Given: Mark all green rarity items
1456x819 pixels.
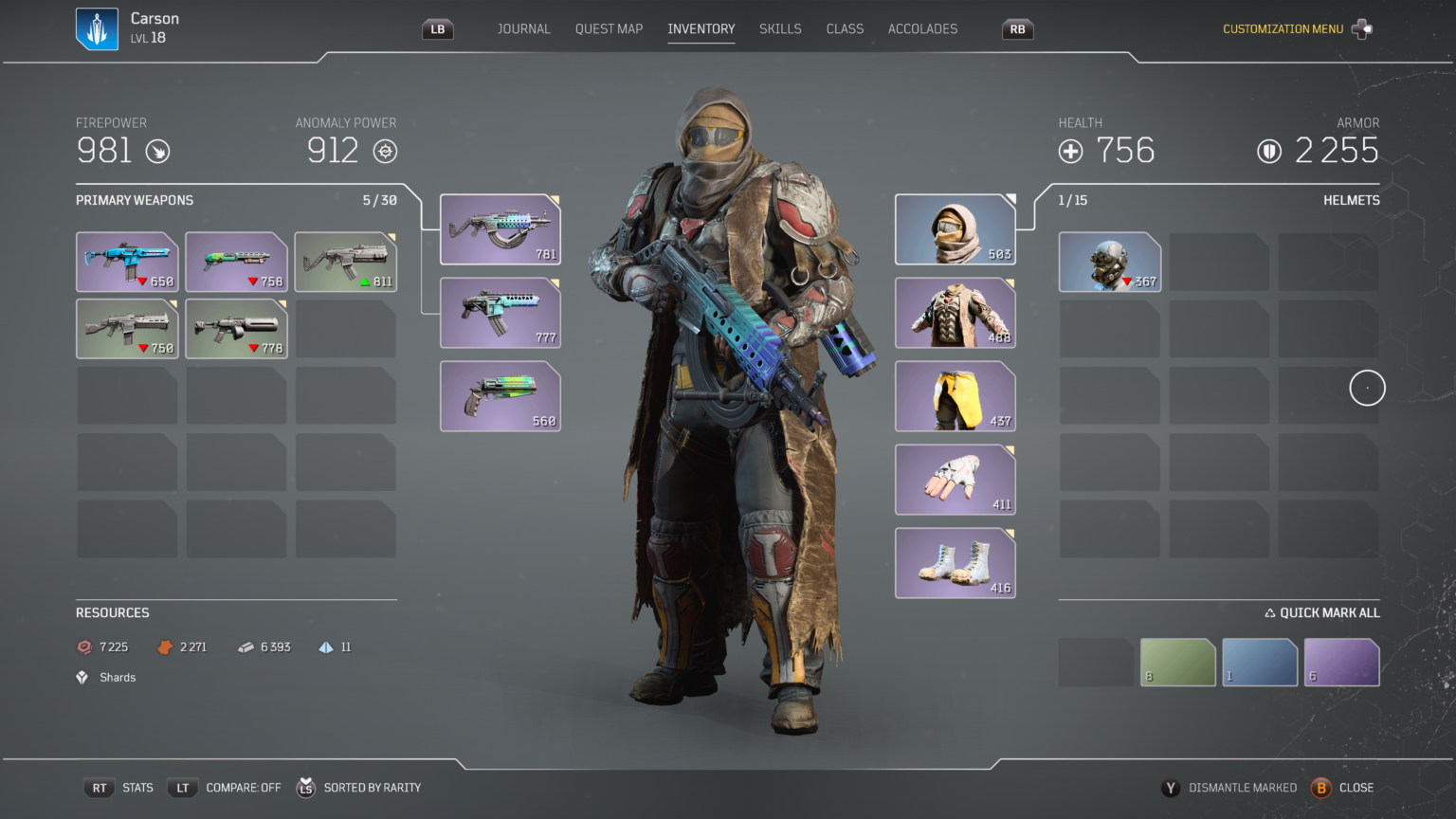Looking at the screenshot, I should coord(1177,662).
